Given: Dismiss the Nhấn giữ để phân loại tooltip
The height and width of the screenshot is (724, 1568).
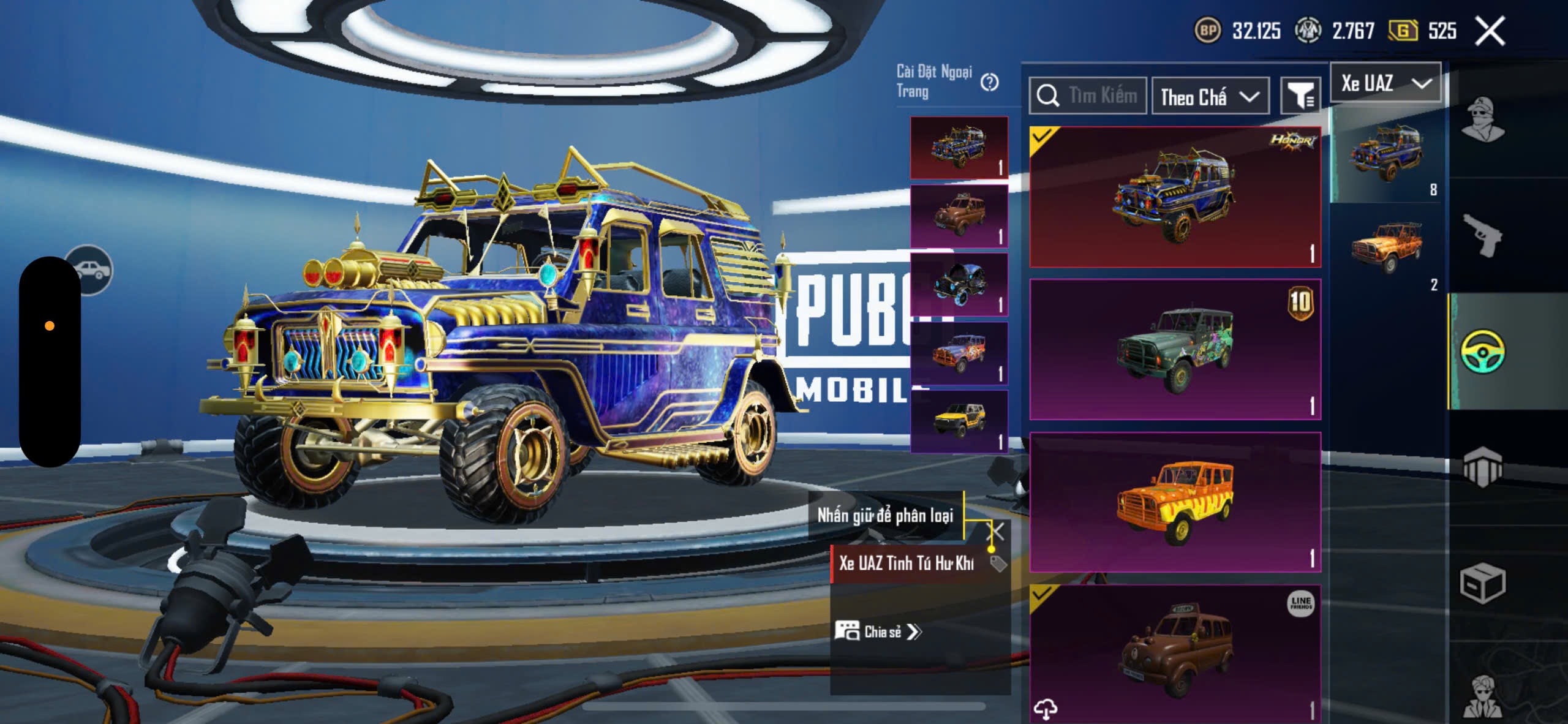Looking at the screenshot, I should (x=997, y=532).
